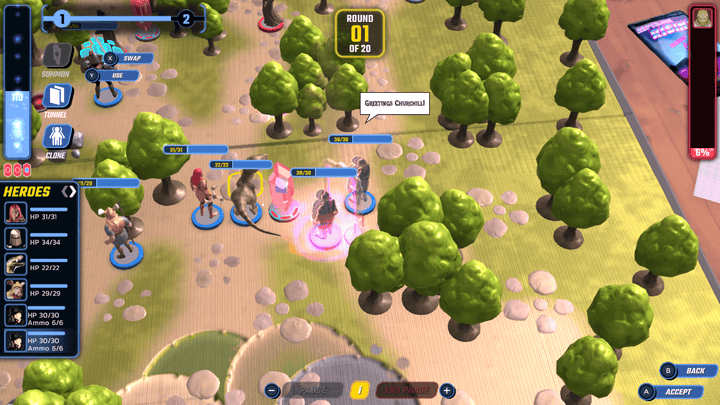Choose the Clone ability
The width and height of the screenshot is (720, 405).
[56, 137]
